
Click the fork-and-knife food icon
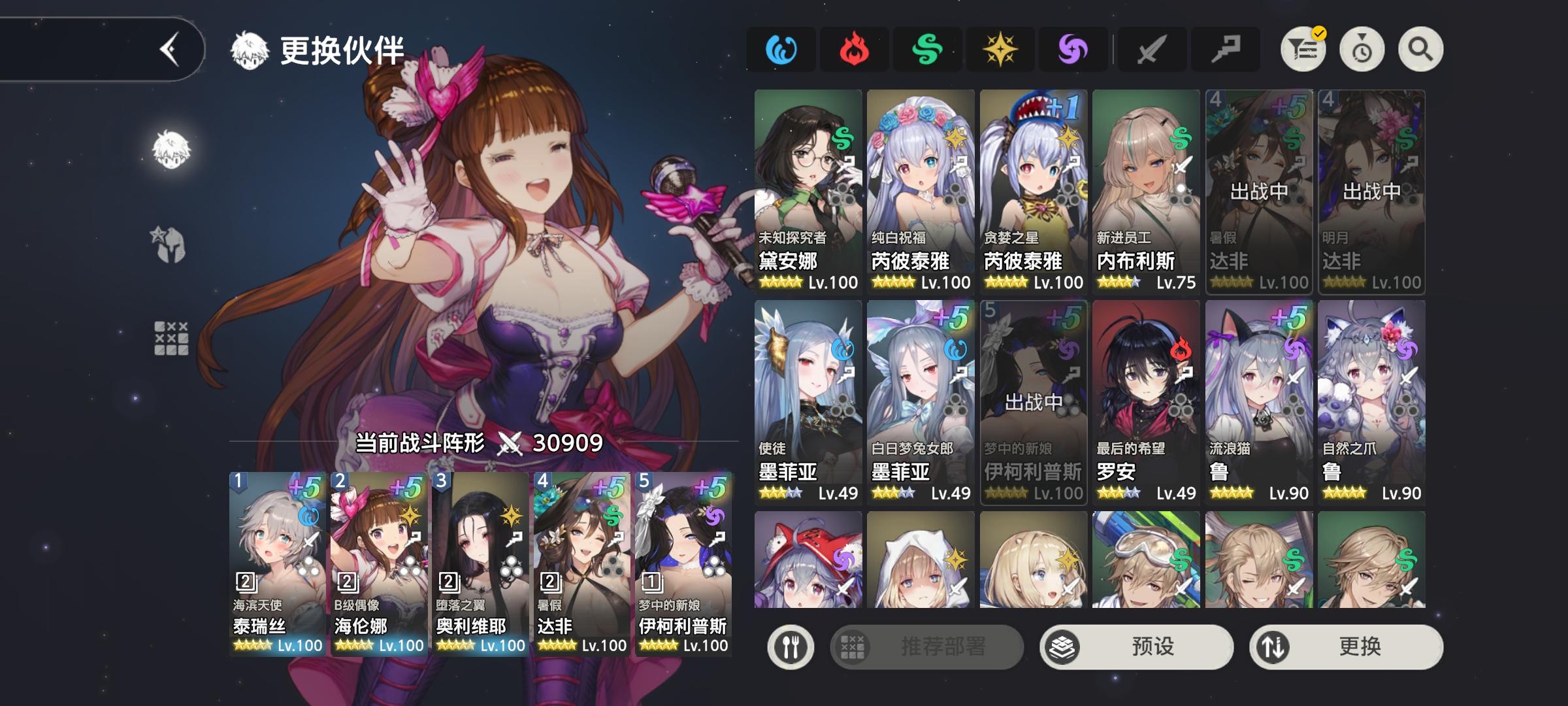click(791, 645)
